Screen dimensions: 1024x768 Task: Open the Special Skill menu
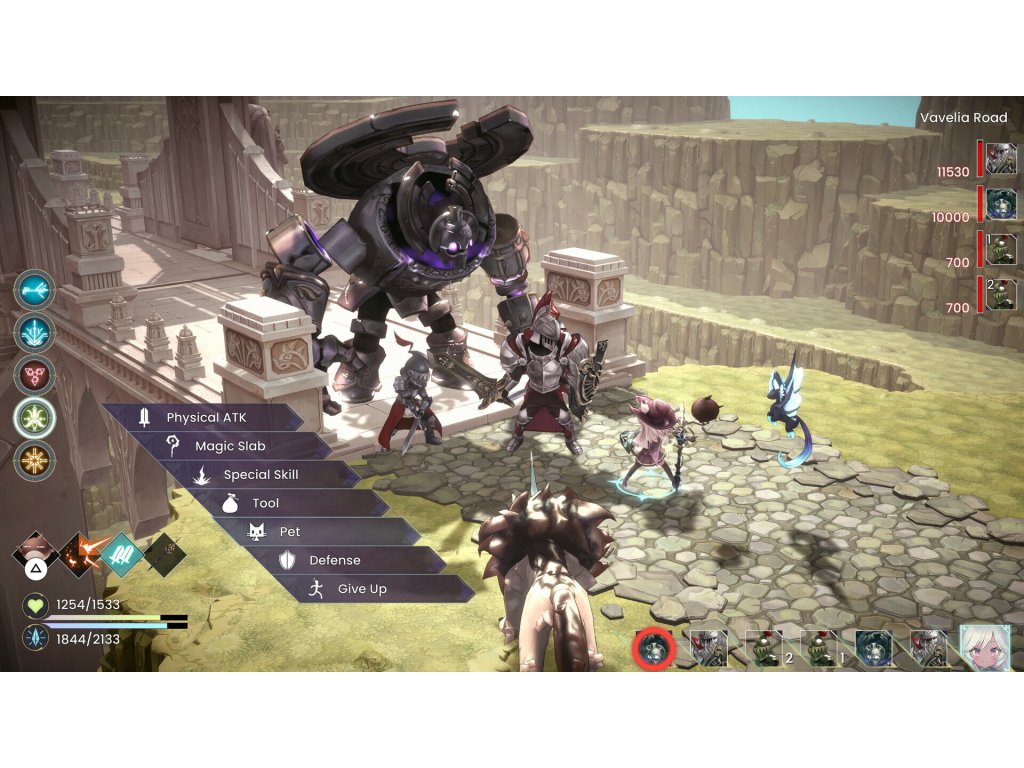pyautogui.click(x=260, y=475)
